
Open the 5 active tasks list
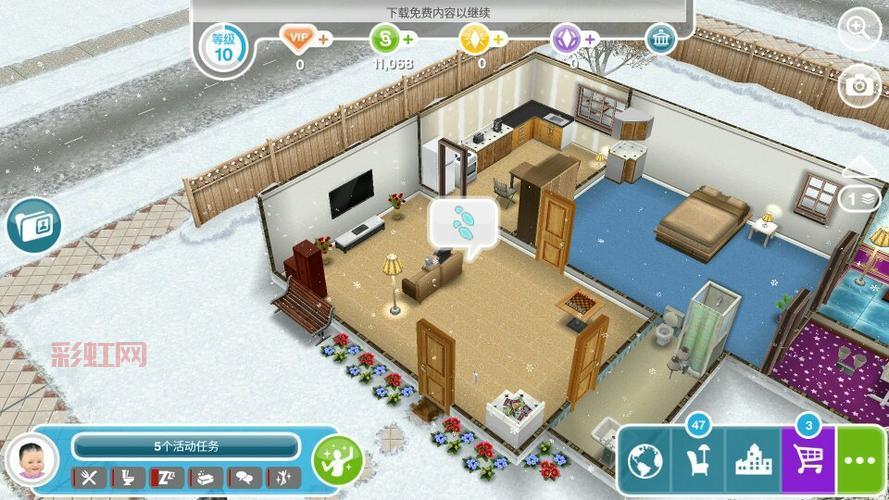(186, 446)
